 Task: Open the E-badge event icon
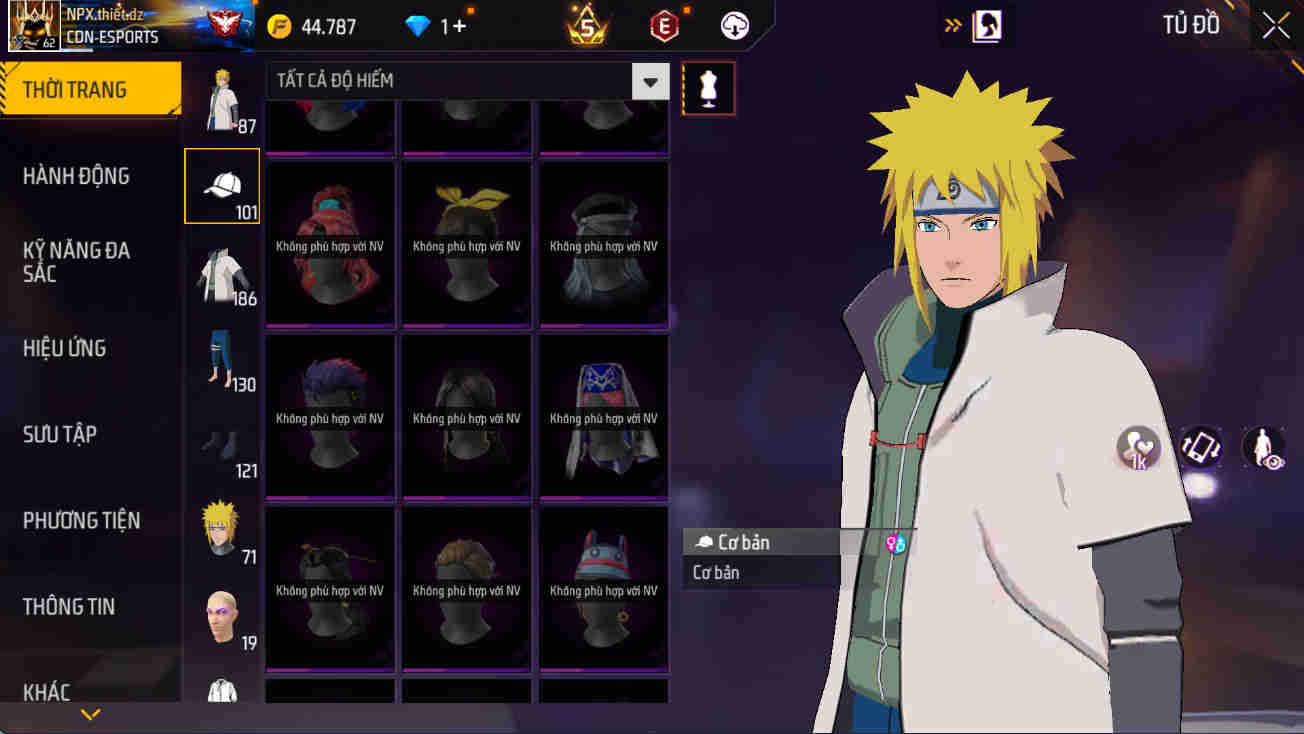pos(663,27)
